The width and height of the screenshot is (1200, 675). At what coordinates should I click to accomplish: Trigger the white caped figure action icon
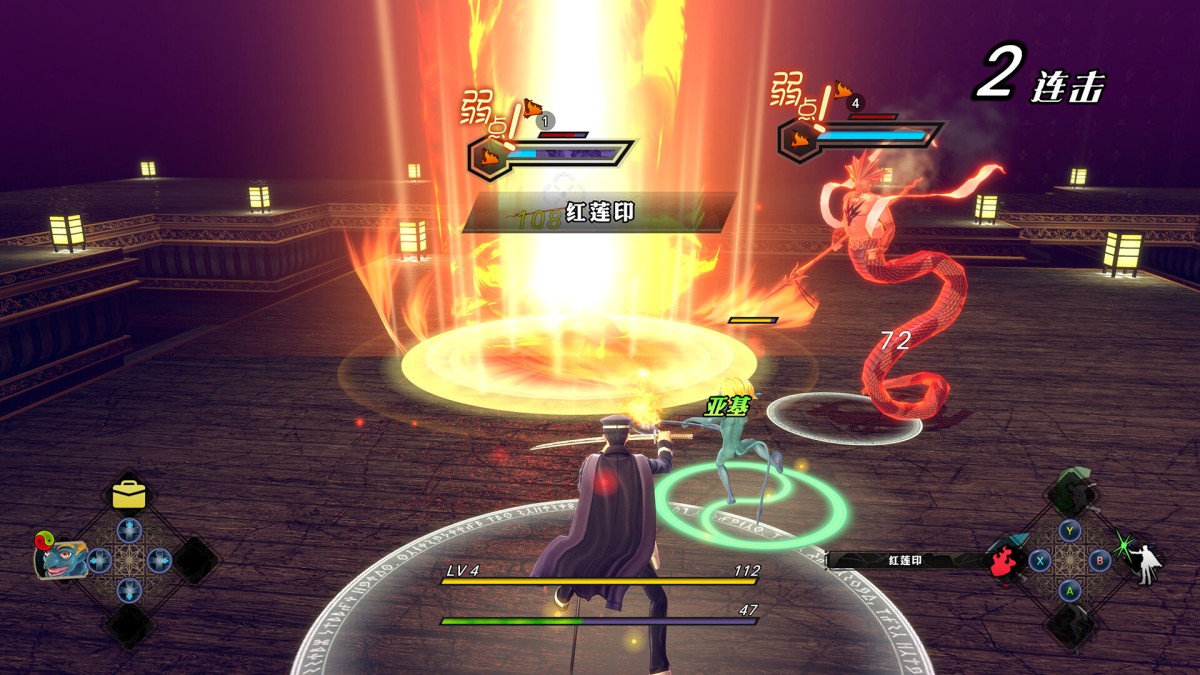(x=1148, y=563)
